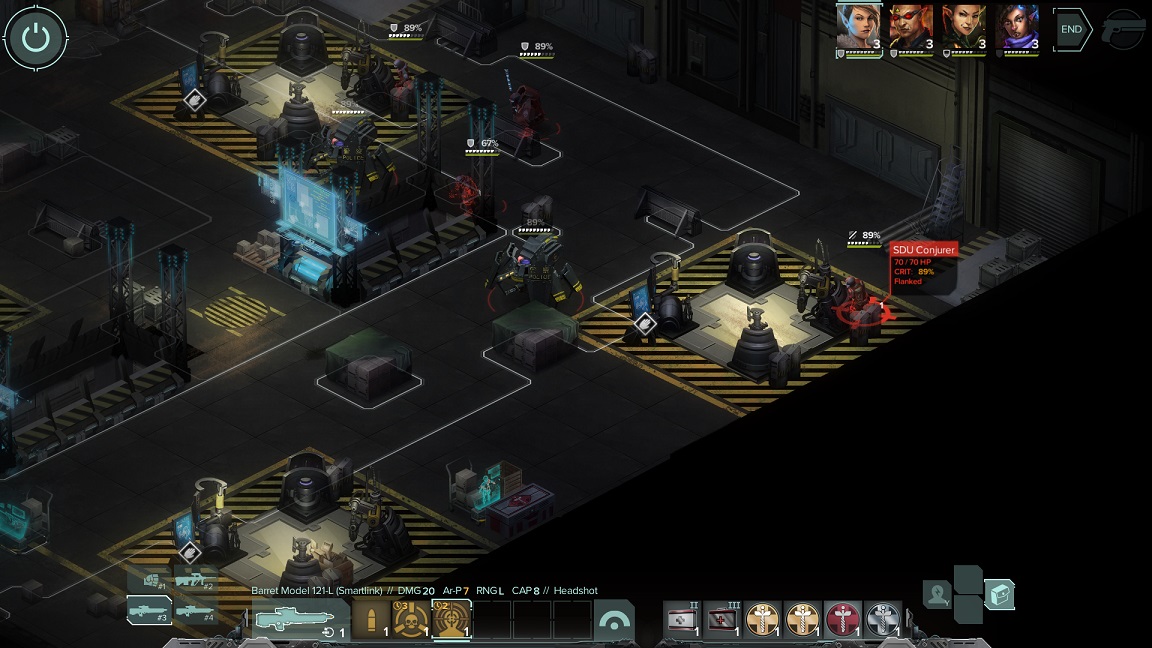Use the level III medkit
This screenshot has width=1152, height=648.
(x=722, y=620)
